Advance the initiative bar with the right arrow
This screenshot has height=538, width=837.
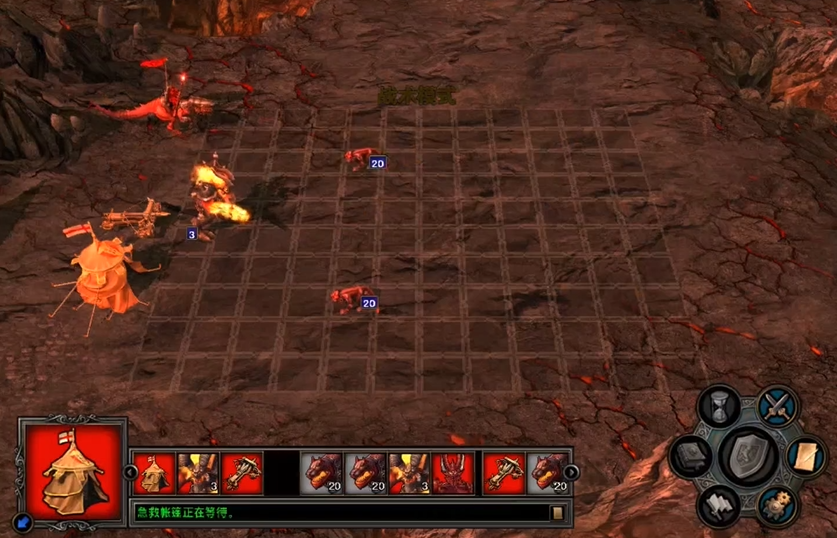click(571, 472)
